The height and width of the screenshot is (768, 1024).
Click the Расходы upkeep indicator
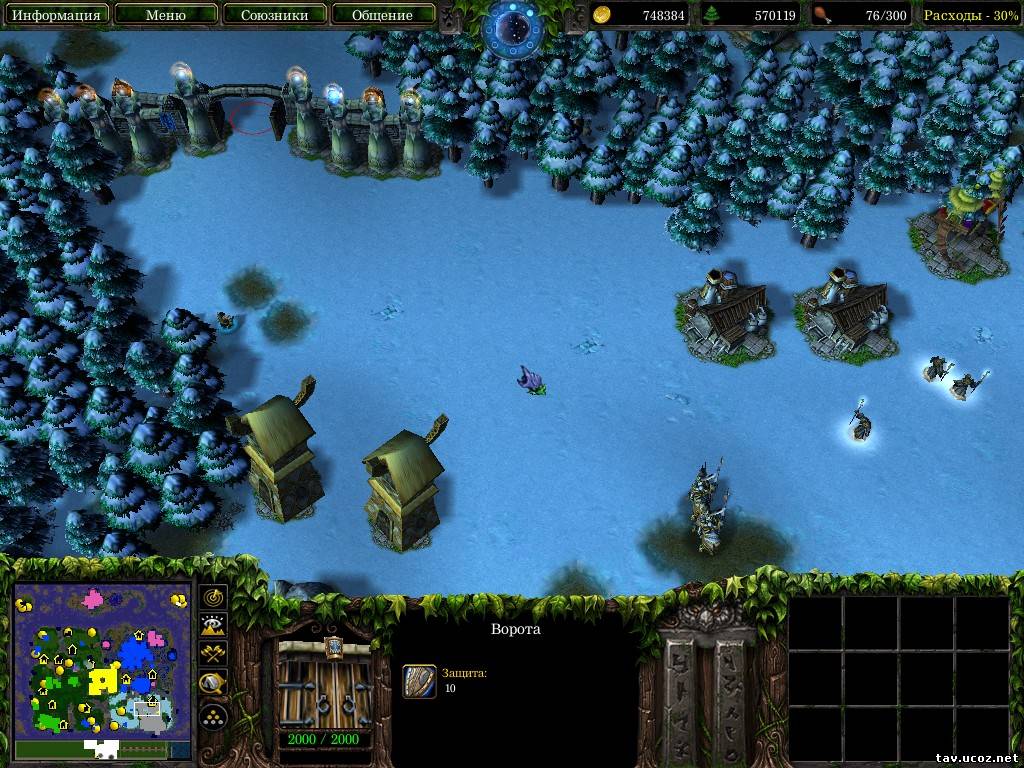[970, 15]
